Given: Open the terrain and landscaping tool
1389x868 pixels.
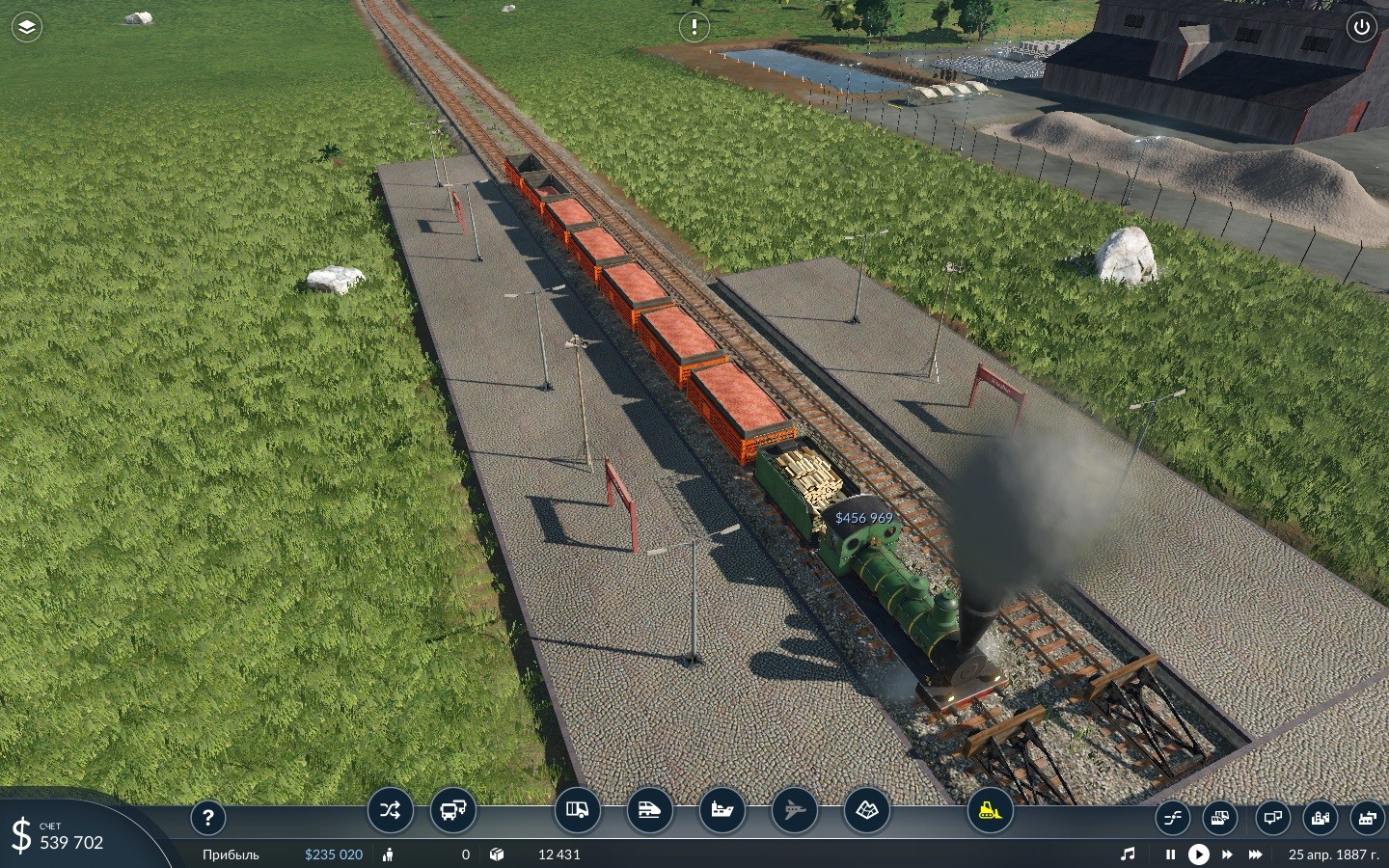Looking at the screenshot, I should click(x=866, y=810).
